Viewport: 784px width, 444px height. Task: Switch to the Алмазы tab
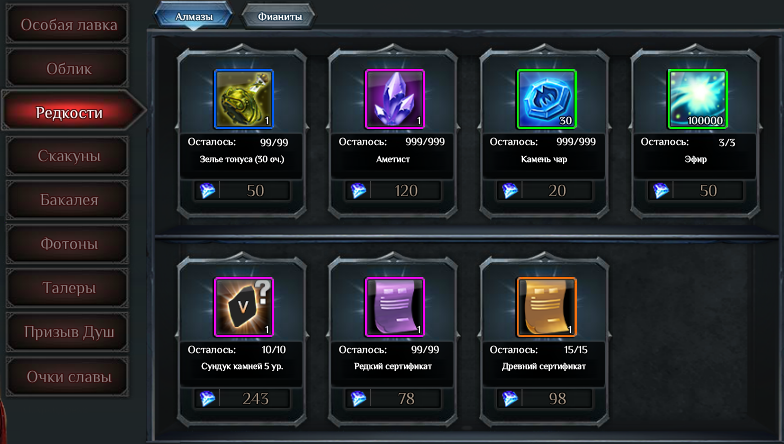pyautogui.click(x=193, y=14)
